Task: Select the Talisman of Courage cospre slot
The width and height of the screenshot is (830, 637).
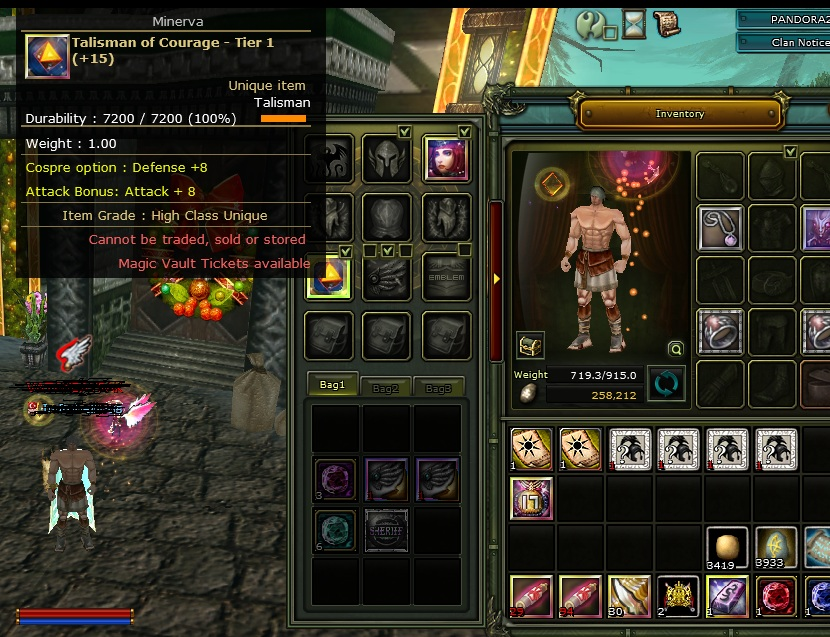Action: point(329,275)
